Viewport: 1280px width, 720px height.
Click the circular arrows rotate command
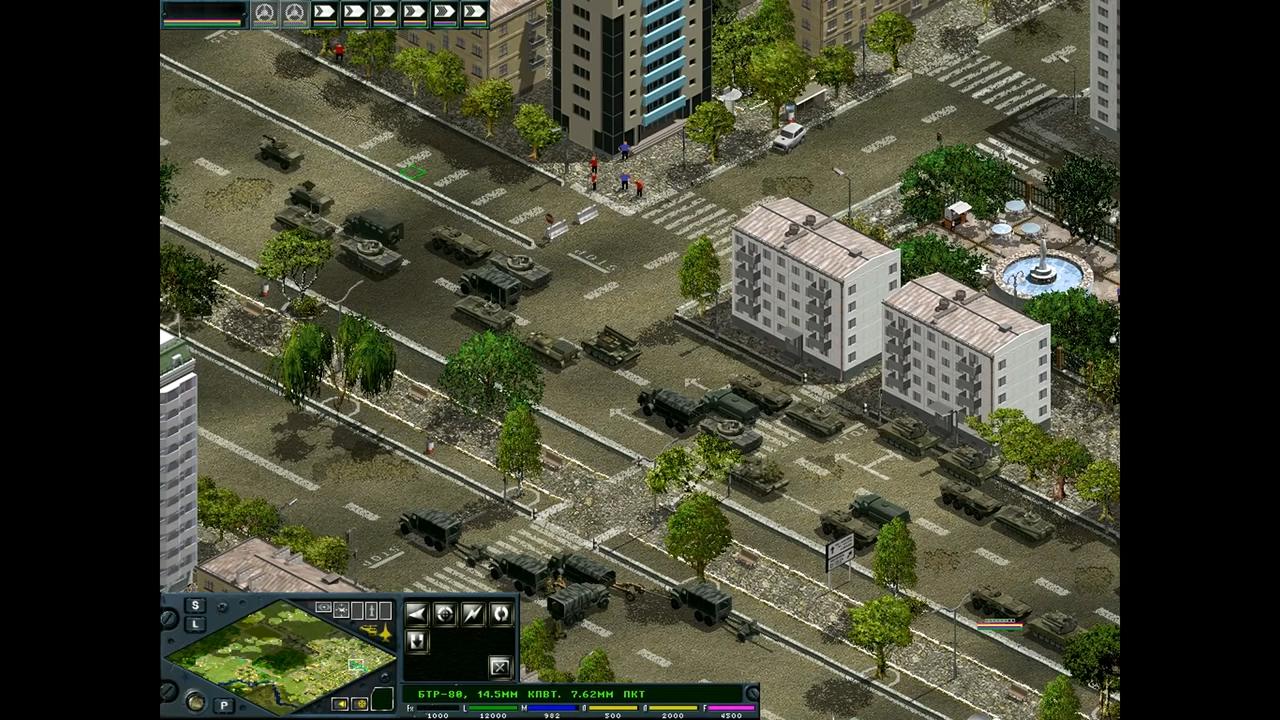pyautogui.click(x=501, y=614)
